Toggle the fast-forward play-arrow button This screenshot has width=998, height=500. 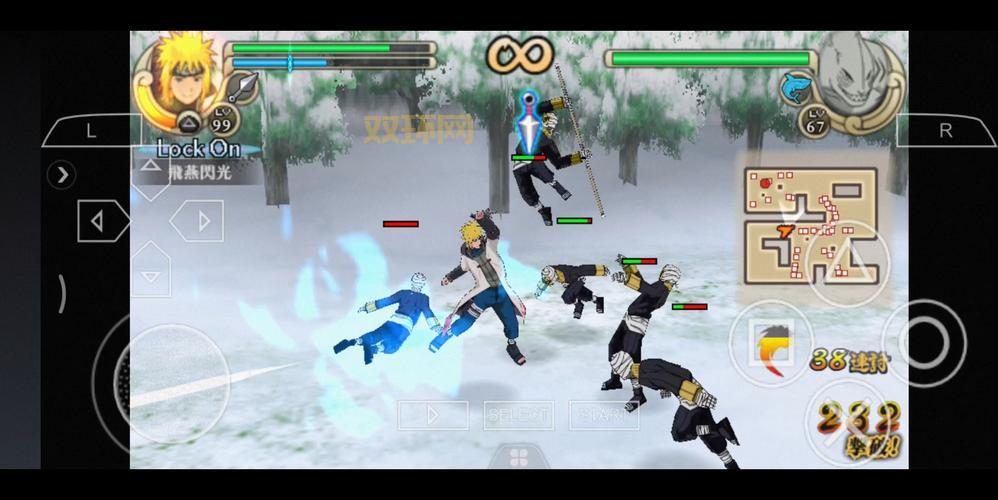click(x=433, y=414)
